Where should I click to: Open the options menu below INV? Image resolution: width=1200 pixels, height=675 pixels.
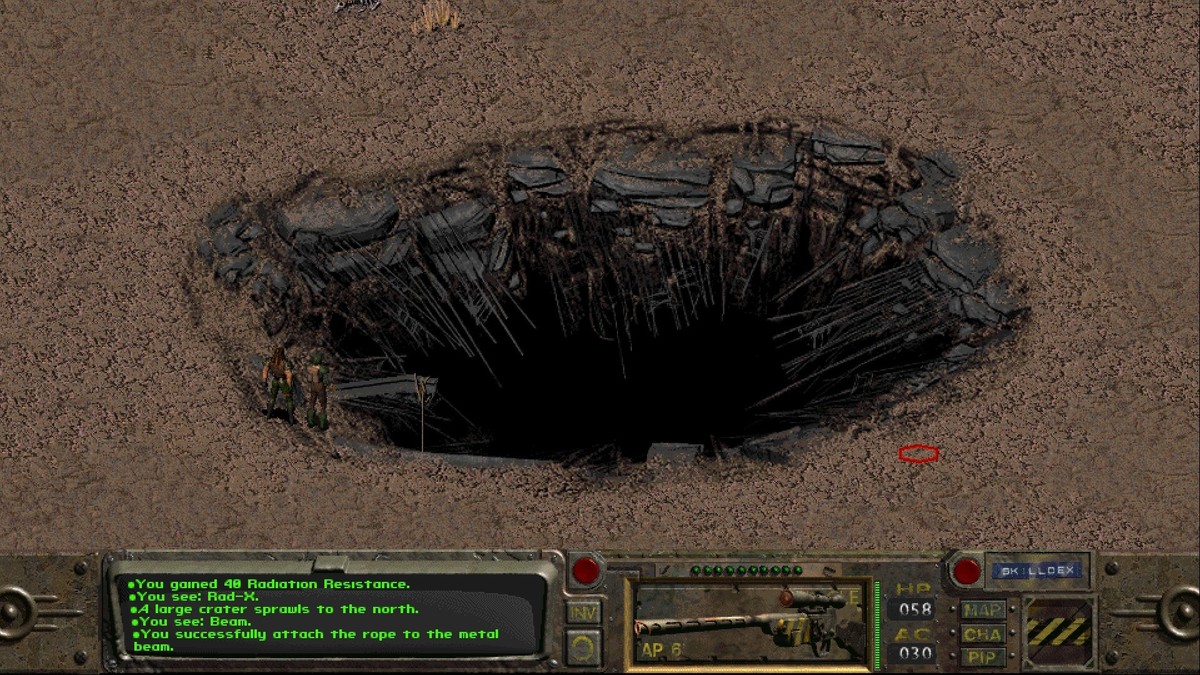(x=584, y=646)
